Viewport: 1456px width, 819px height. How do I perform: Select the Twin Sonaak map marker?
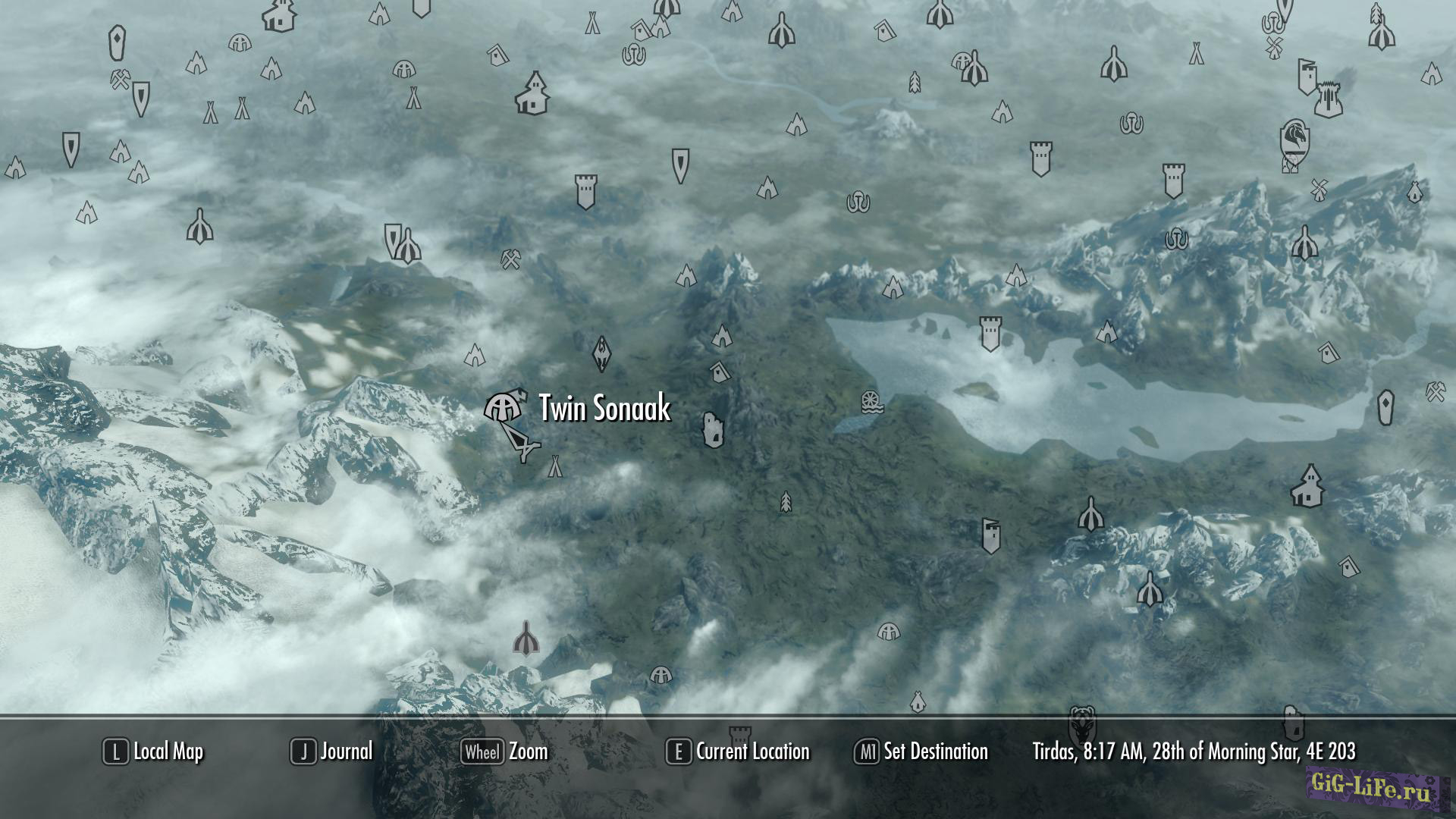pyautogui.click(x=504, y=408)
